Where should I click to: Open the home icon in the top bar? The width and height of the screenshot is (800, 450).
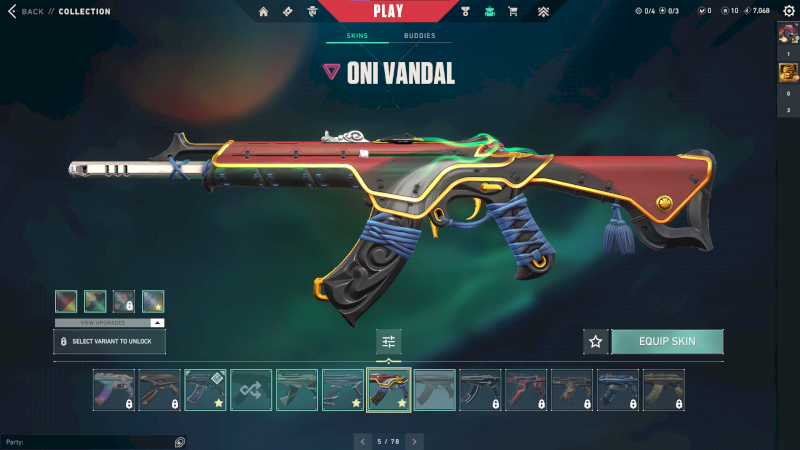pos(264,12)
